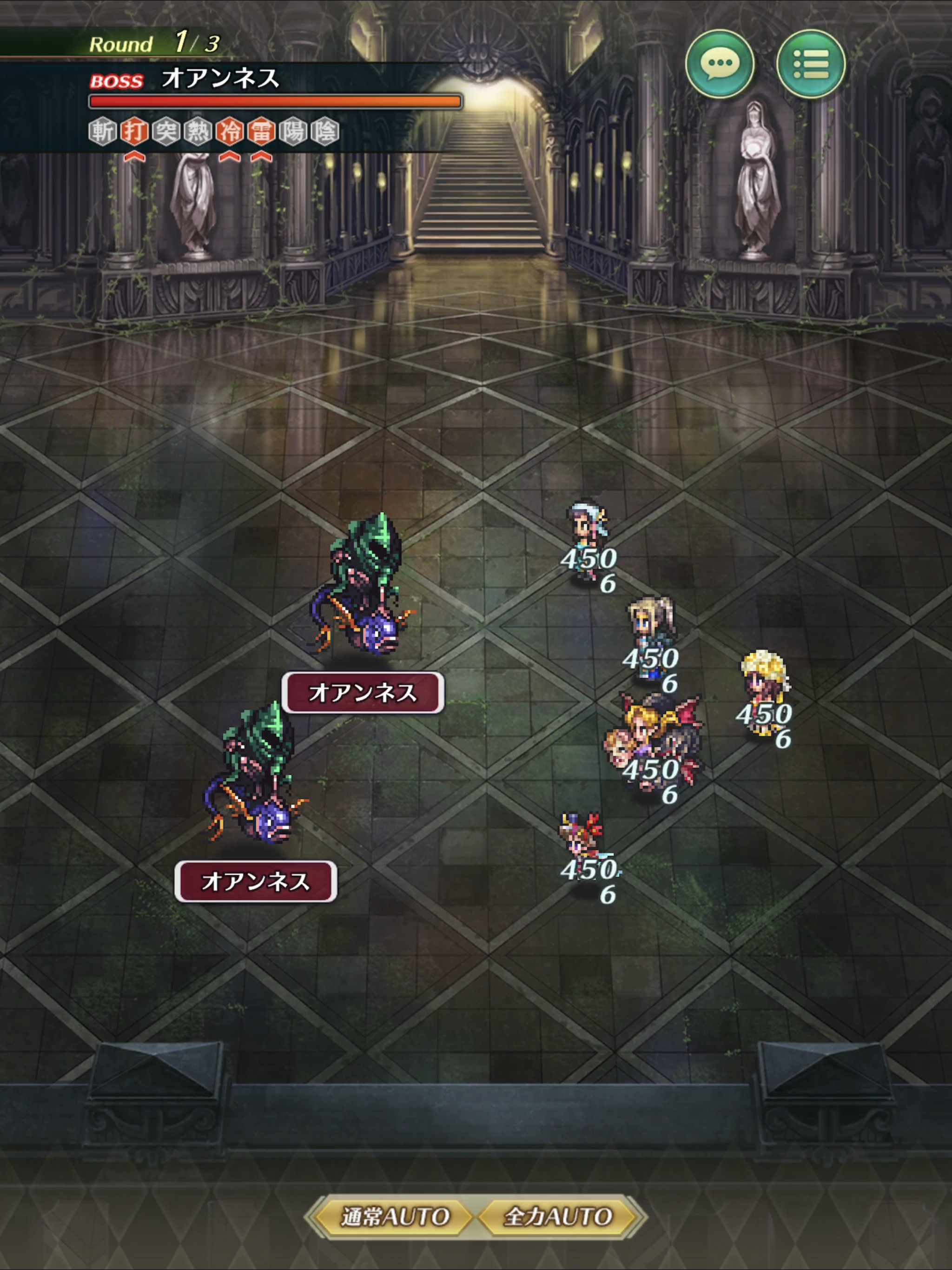This screenshot has width=952, height=1270.
Task: Turn on 全力AUTO full-power mode
Action: [558, 1216]
